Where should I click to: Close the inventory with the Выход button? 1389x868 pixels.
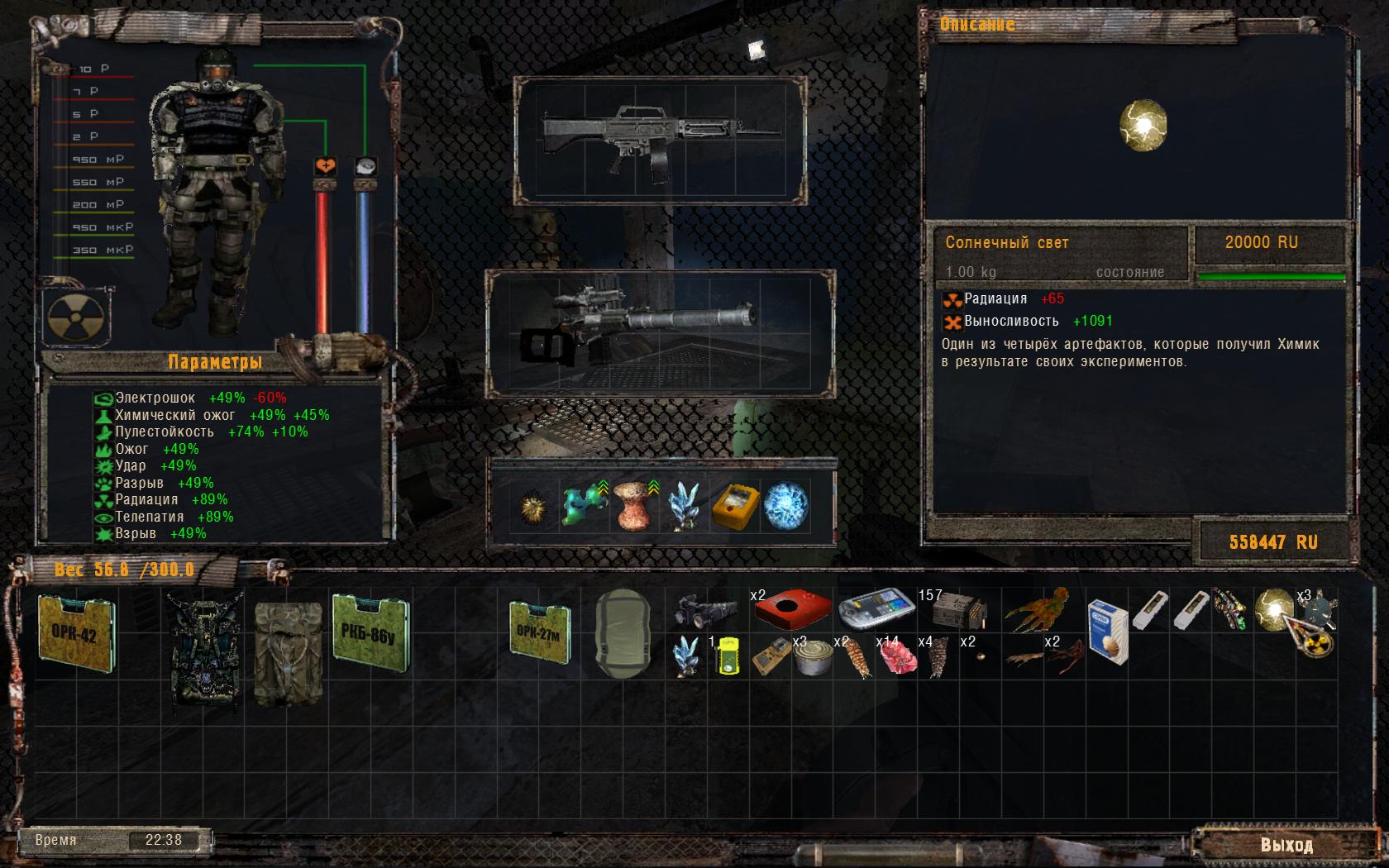click(1286, 845)
